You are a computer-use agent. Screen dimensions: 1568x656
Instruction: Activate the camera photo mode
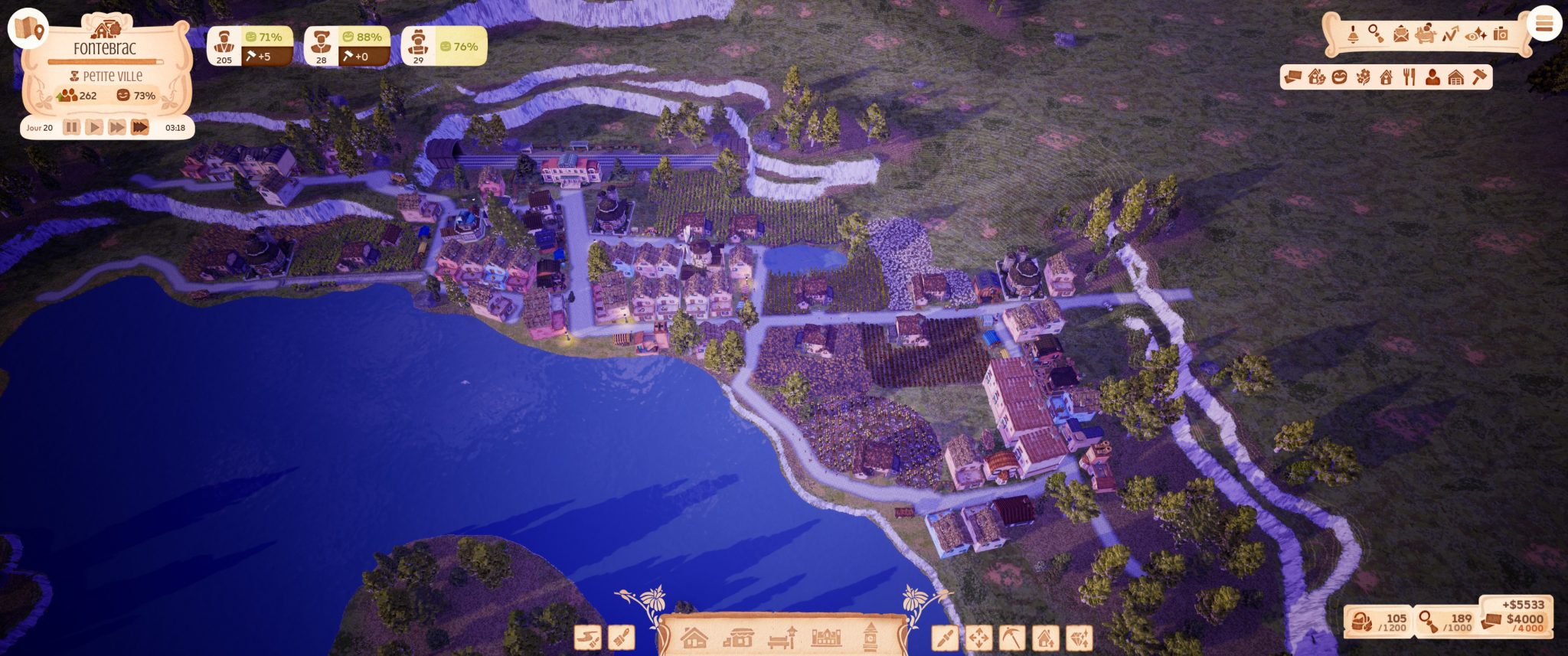tap(1501, 34)
